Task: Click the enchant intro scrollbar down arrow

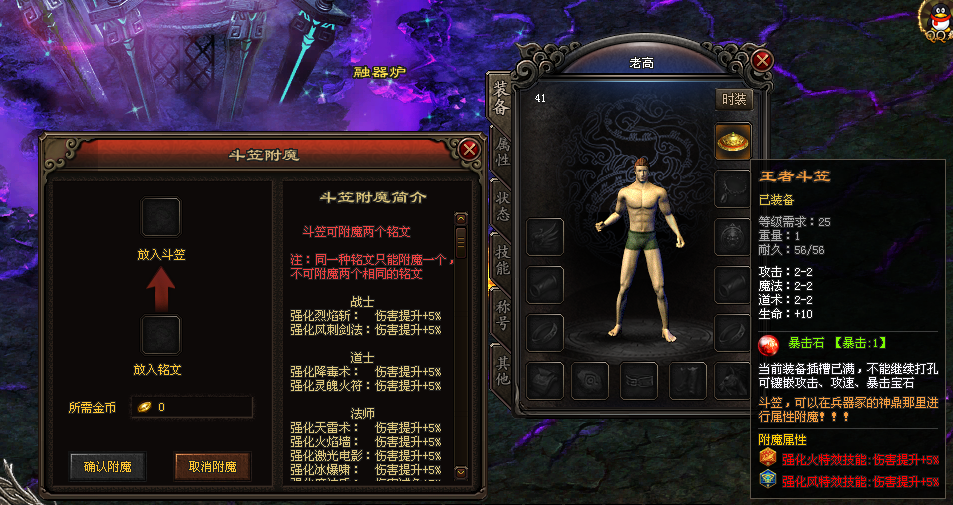Action: pyautogui.click(x=461, y=472)
